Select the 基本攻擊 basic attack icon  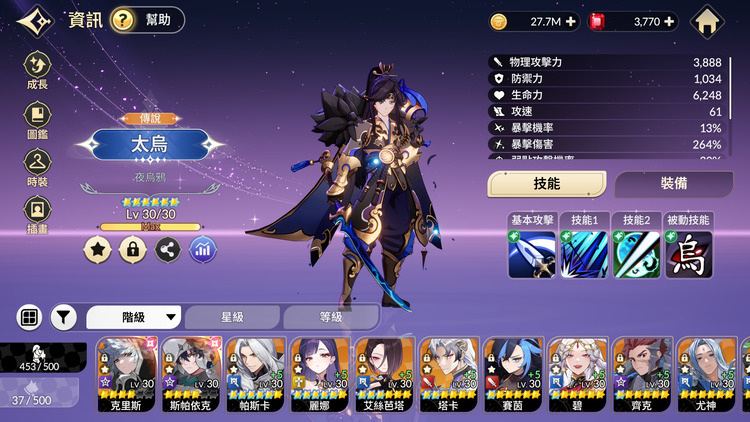point(532,254)
